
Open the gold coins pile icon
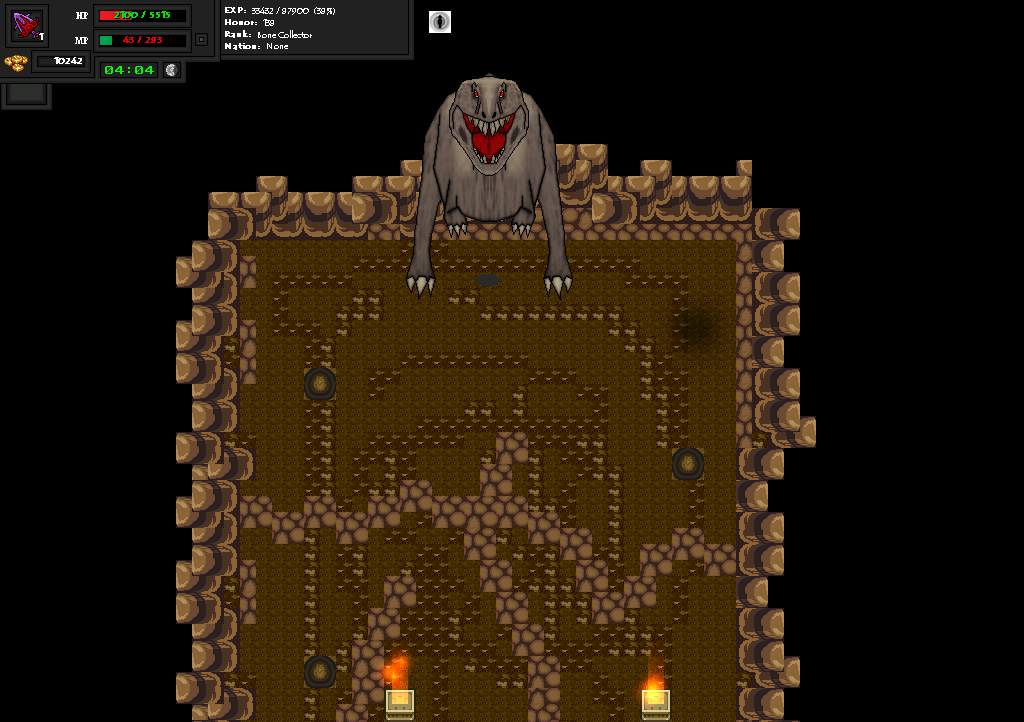[15, 62]
